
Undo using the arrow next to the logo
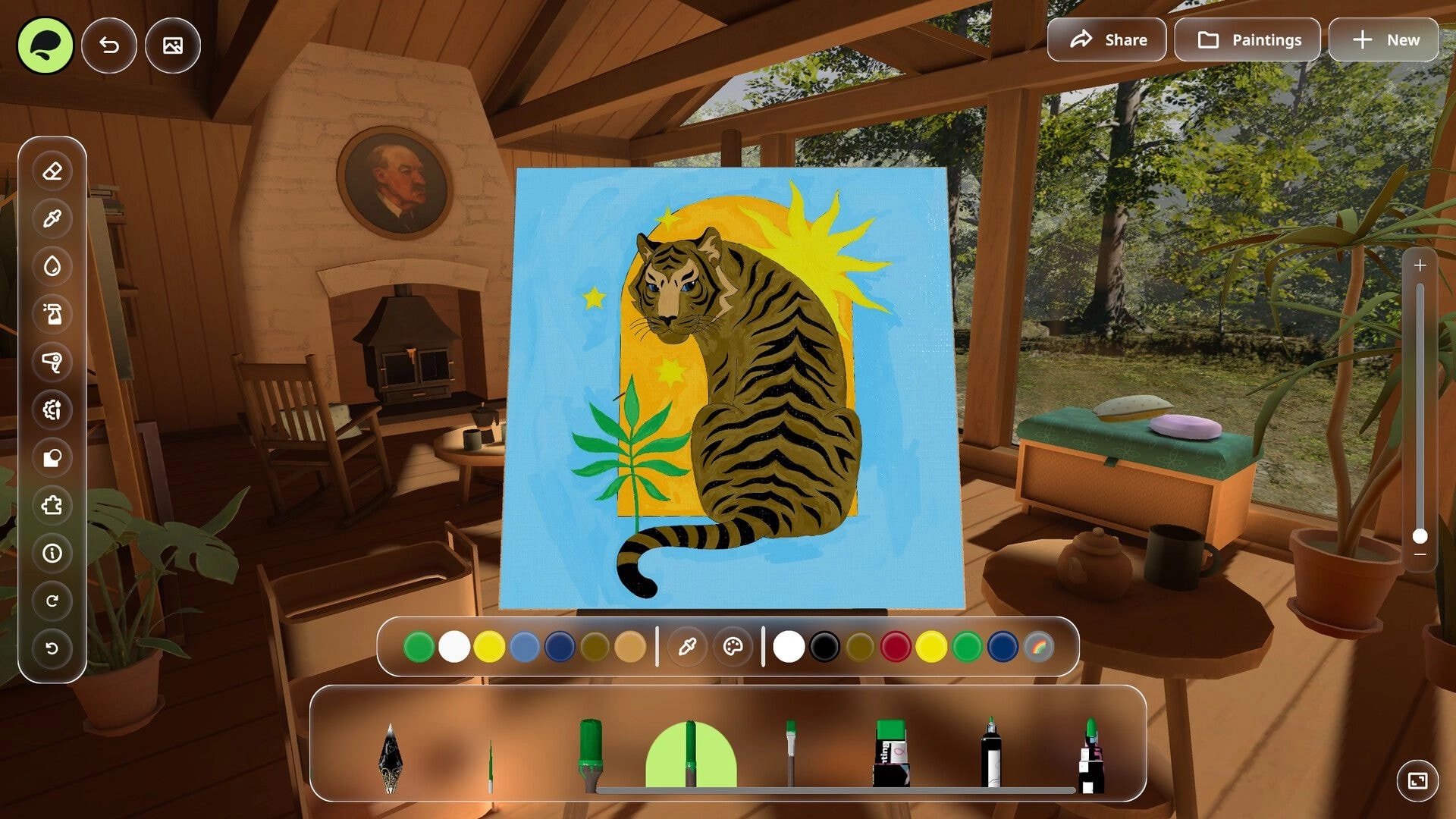click(x=108, y=45)
